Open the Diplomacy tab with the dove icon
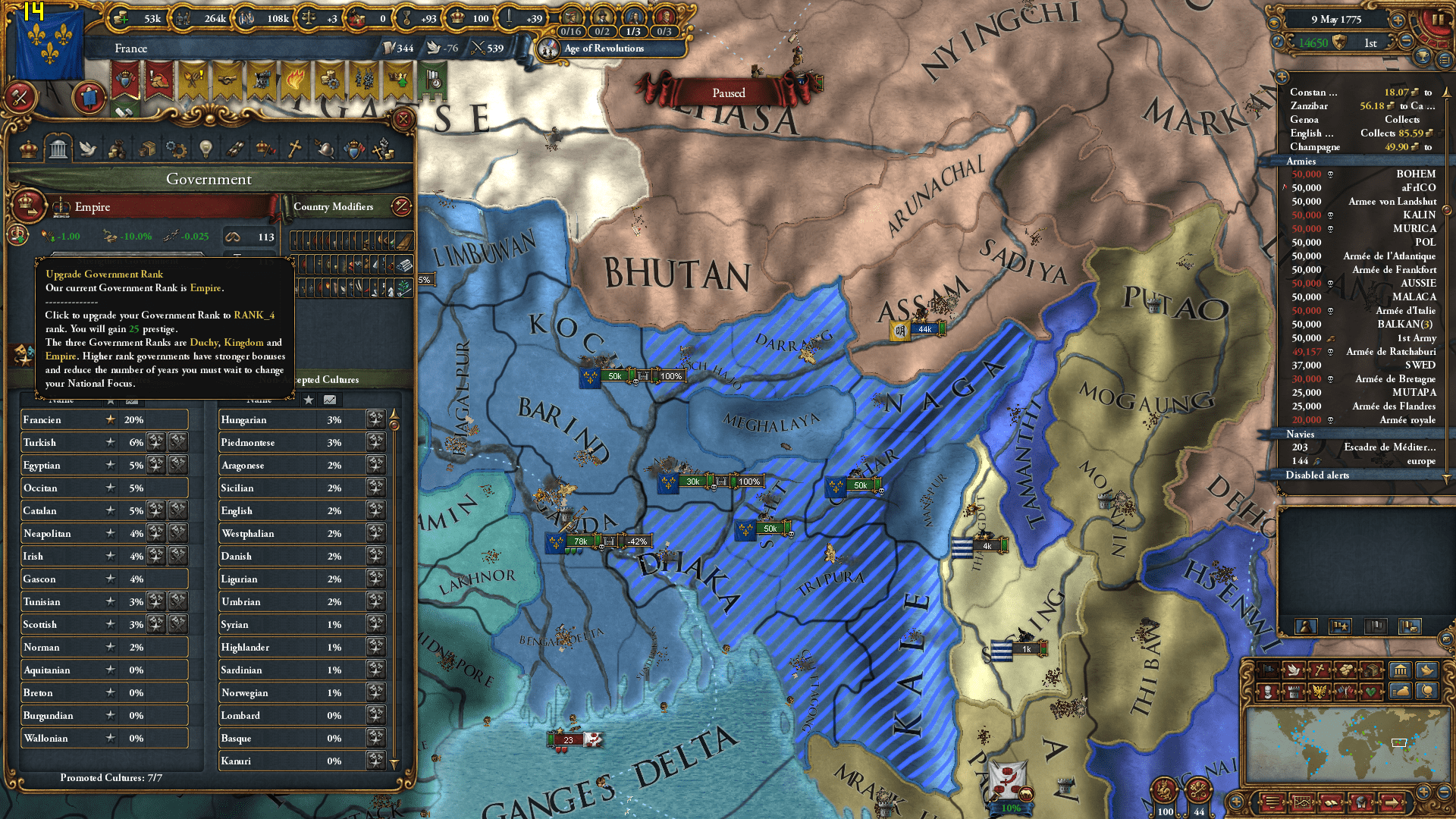1456x819 pixels. (86, 149)
